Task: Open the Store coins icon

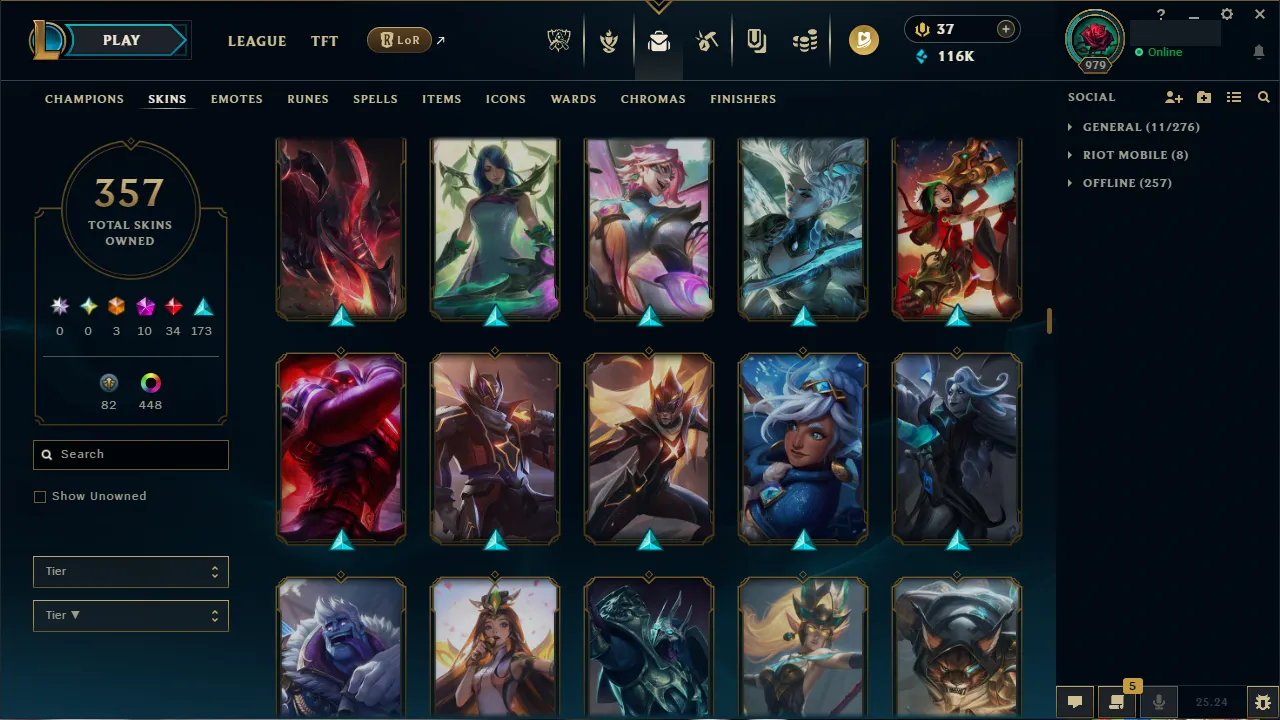Action: point(805,40)
